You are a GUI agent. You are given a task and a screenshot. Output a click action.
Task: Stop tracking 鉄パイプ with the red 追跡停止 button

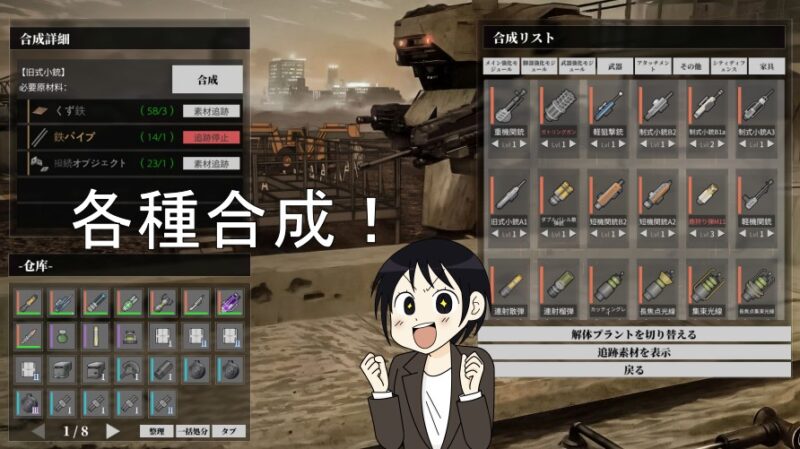tap(211, 137)
